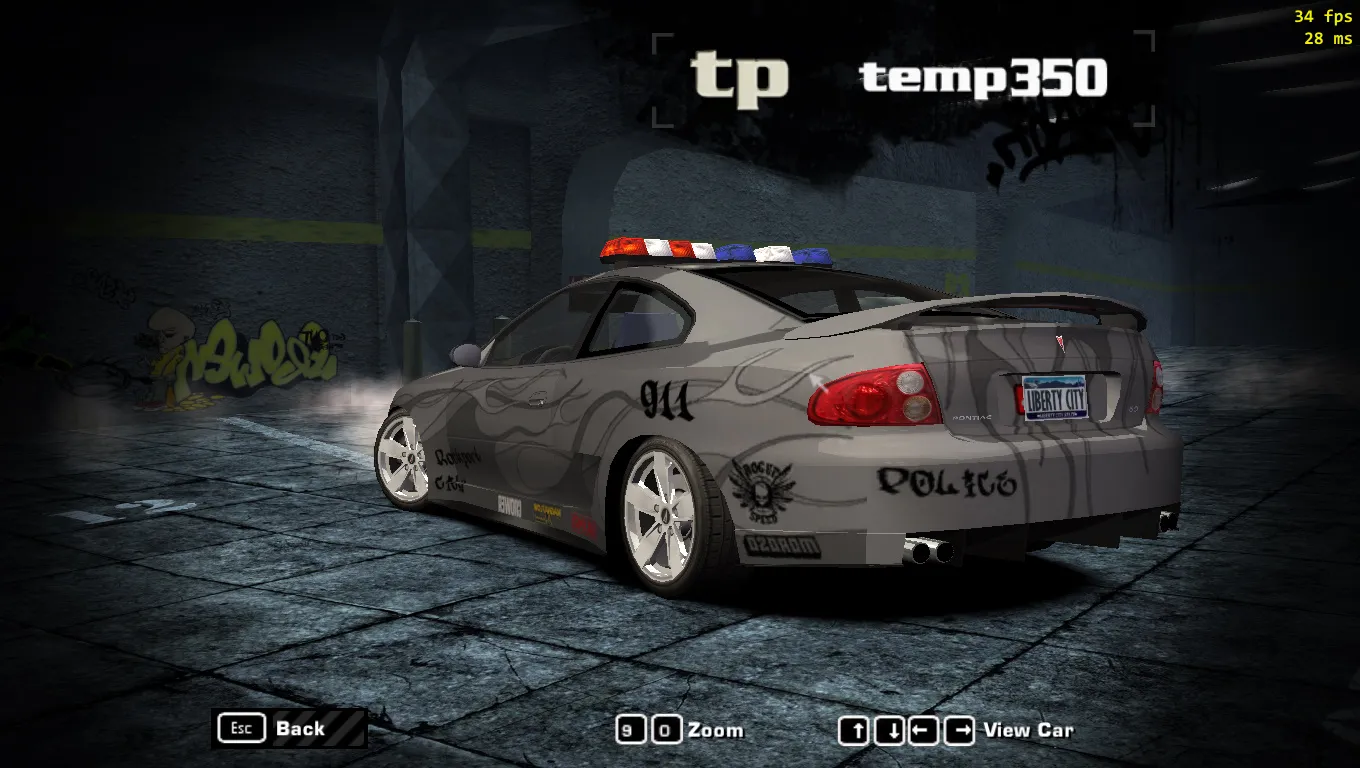The image size is (1360, 768).
Task: Click the police lightbar on the roof
Action: 716,252
